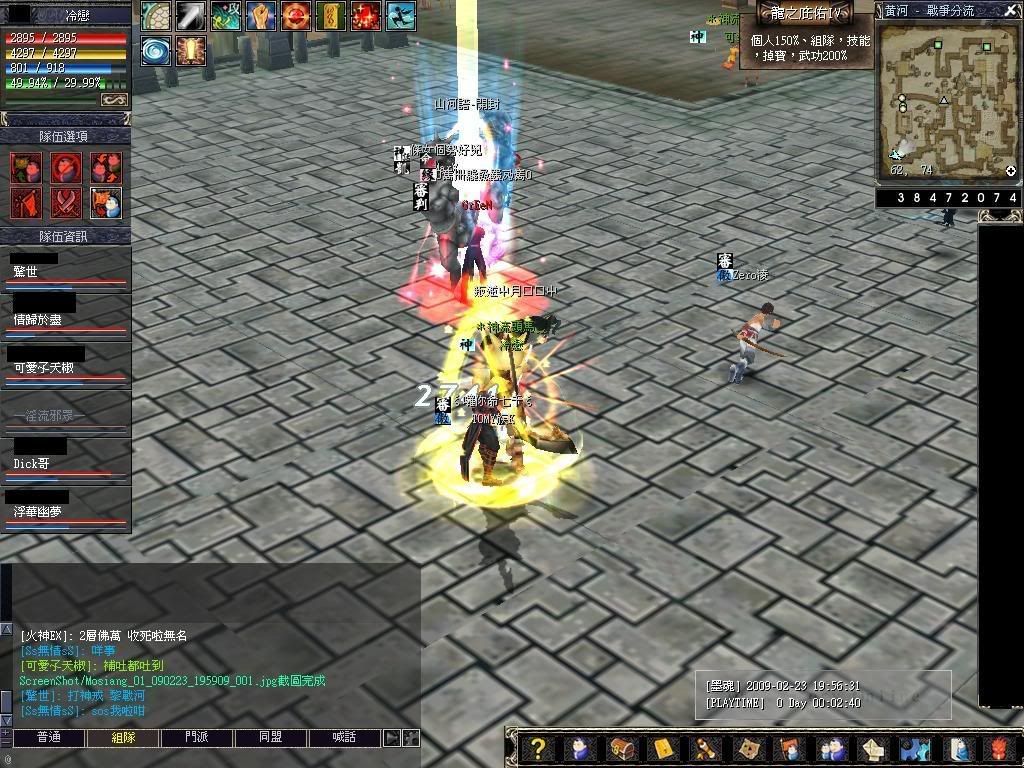The image size is (1024, 768).
Task: Switch chat to the 普通 channel tab
Action: pos(48,738)
